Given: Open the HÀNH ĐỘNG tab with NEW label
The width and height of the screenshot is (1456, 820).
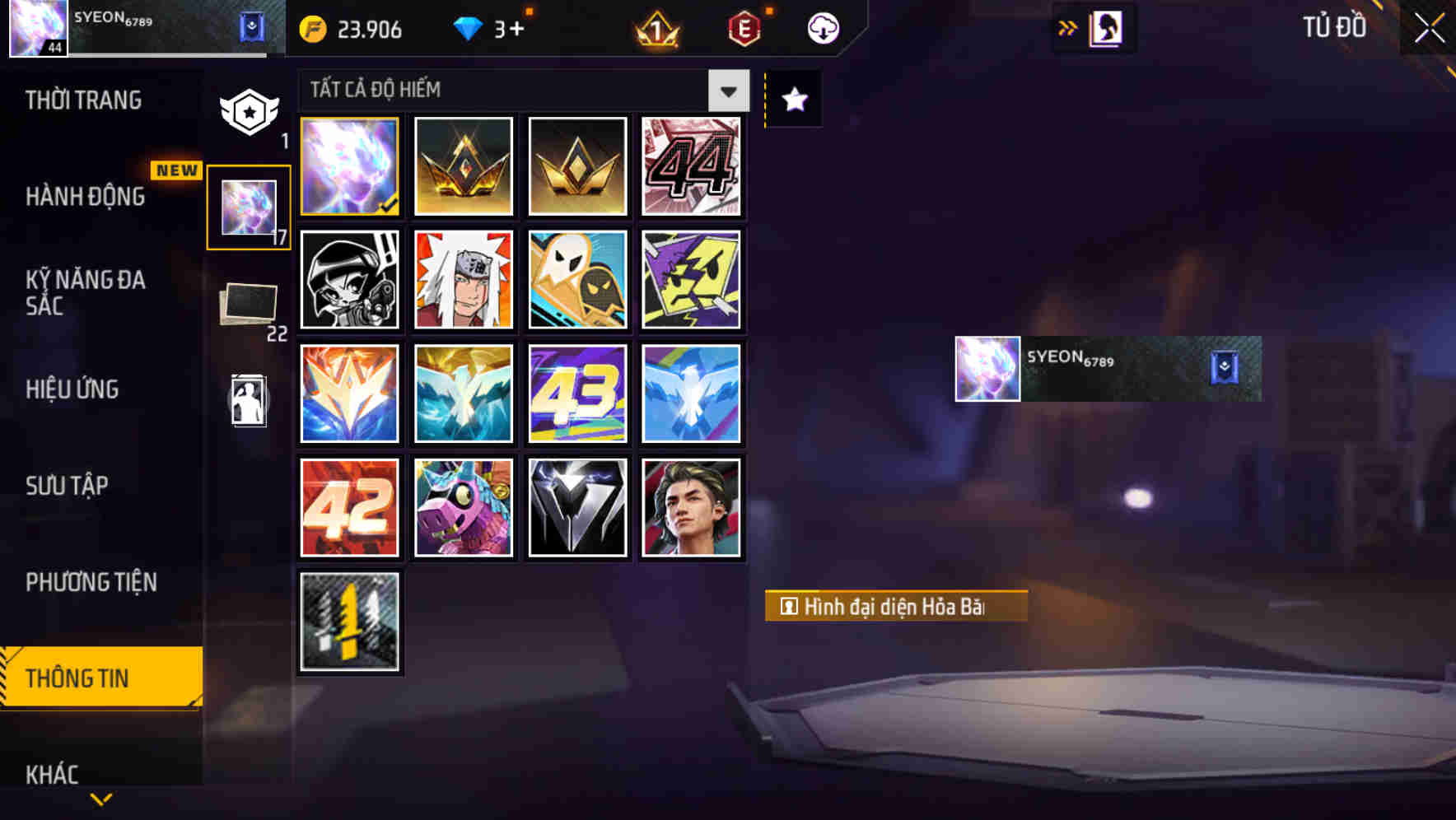Looking at the screenshot, I should [x=86, y=198].
